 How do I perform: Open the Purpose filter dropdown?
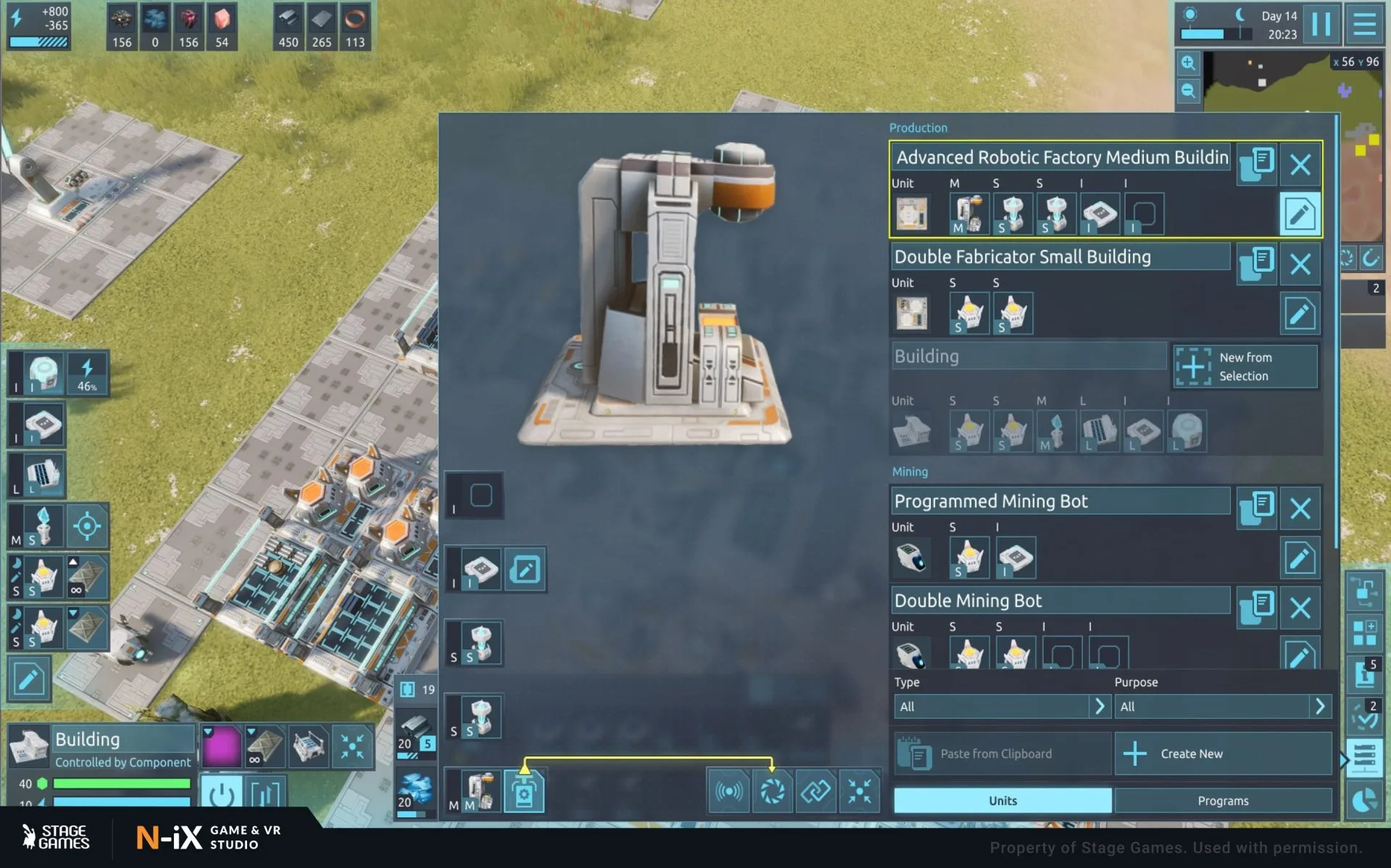pyautogui.click(x=1222, y=706)
